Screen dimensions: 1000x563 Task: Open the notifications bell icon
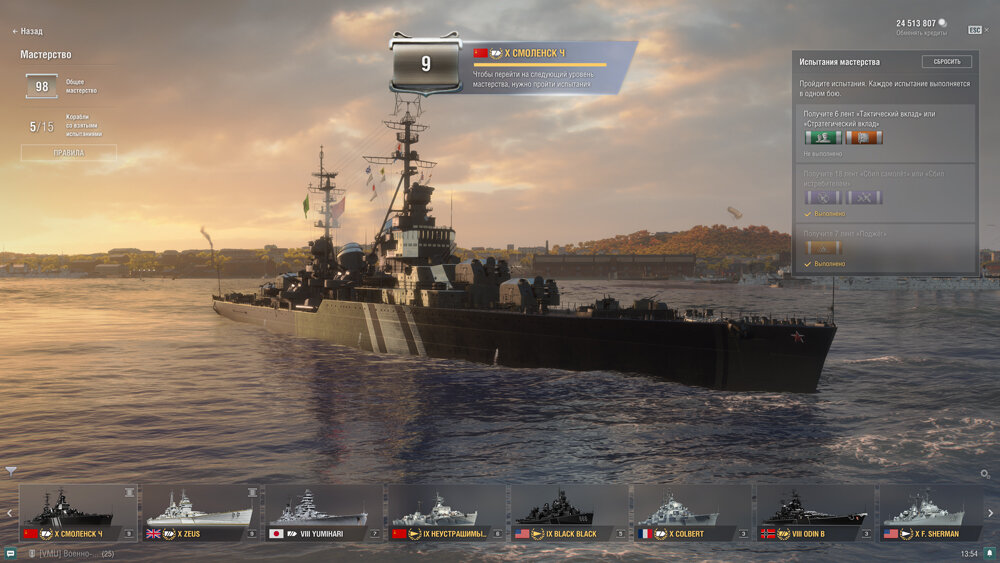click(990, 553)
